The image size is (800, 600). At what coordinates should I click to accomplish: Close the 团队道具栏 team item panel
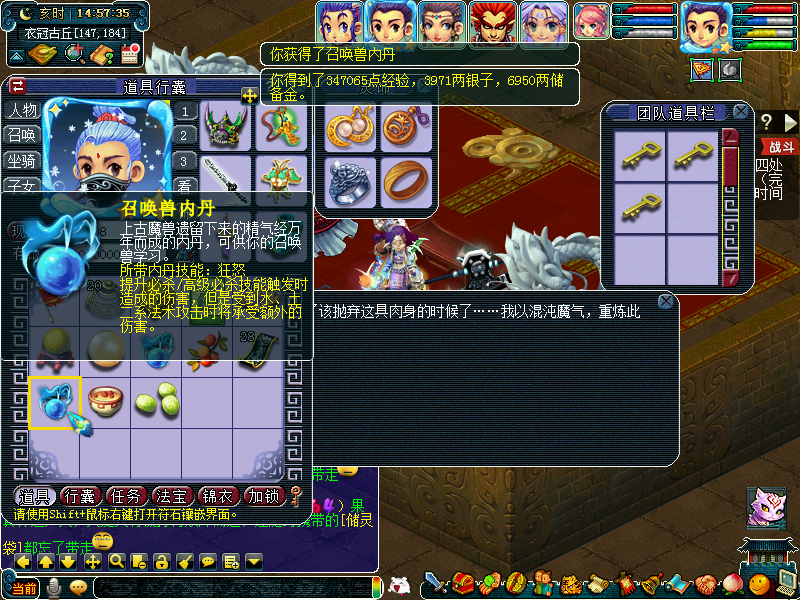click(740, 112)
